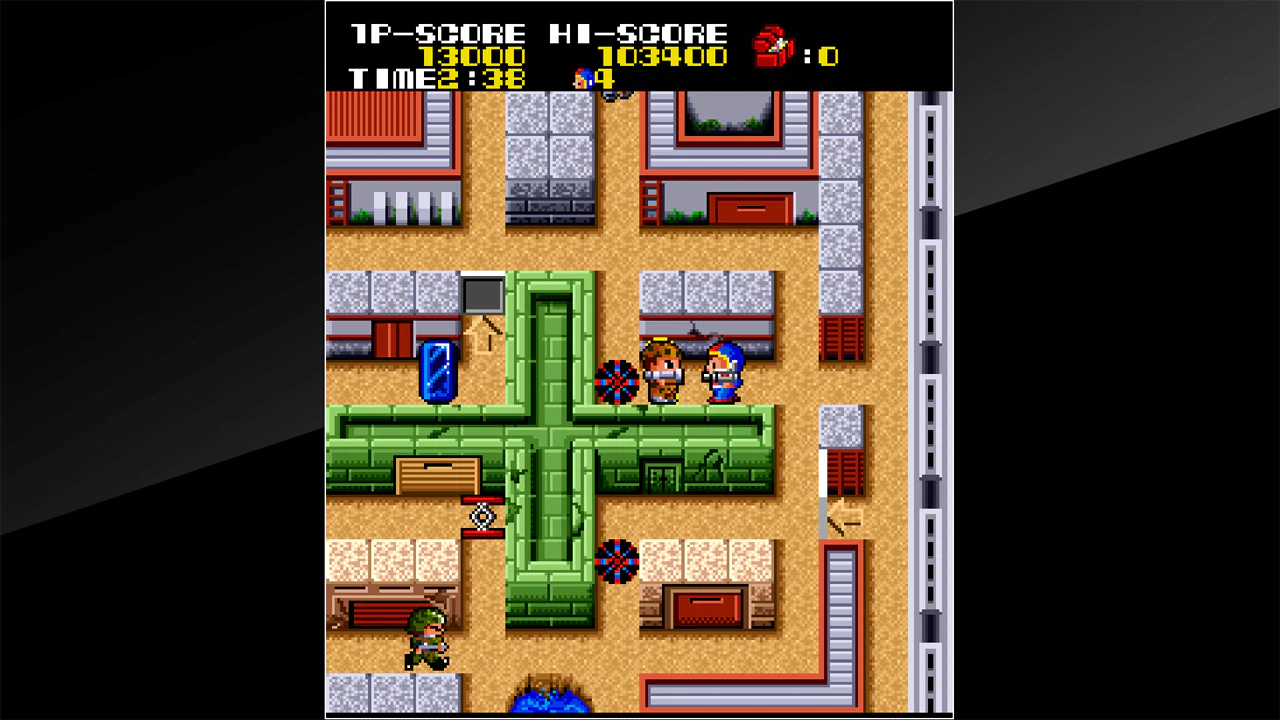Click the upper spinning pinwheel enemy
Image resolution: width=1280 pixels, height=720 pixels.
pyautogui.click(x=617, y=382)
